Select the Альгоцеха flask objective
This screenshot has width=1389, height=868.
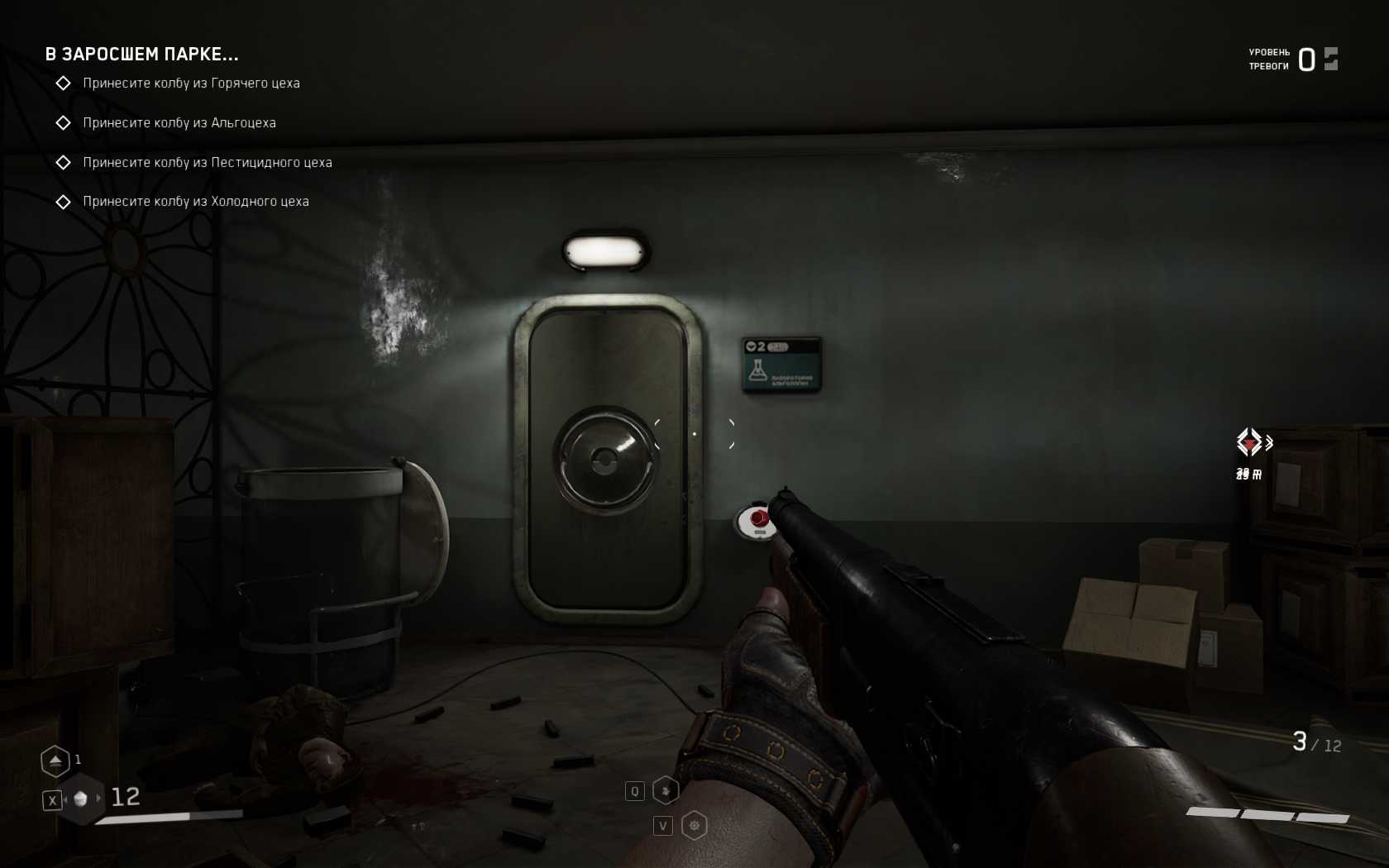coord(179,123)
